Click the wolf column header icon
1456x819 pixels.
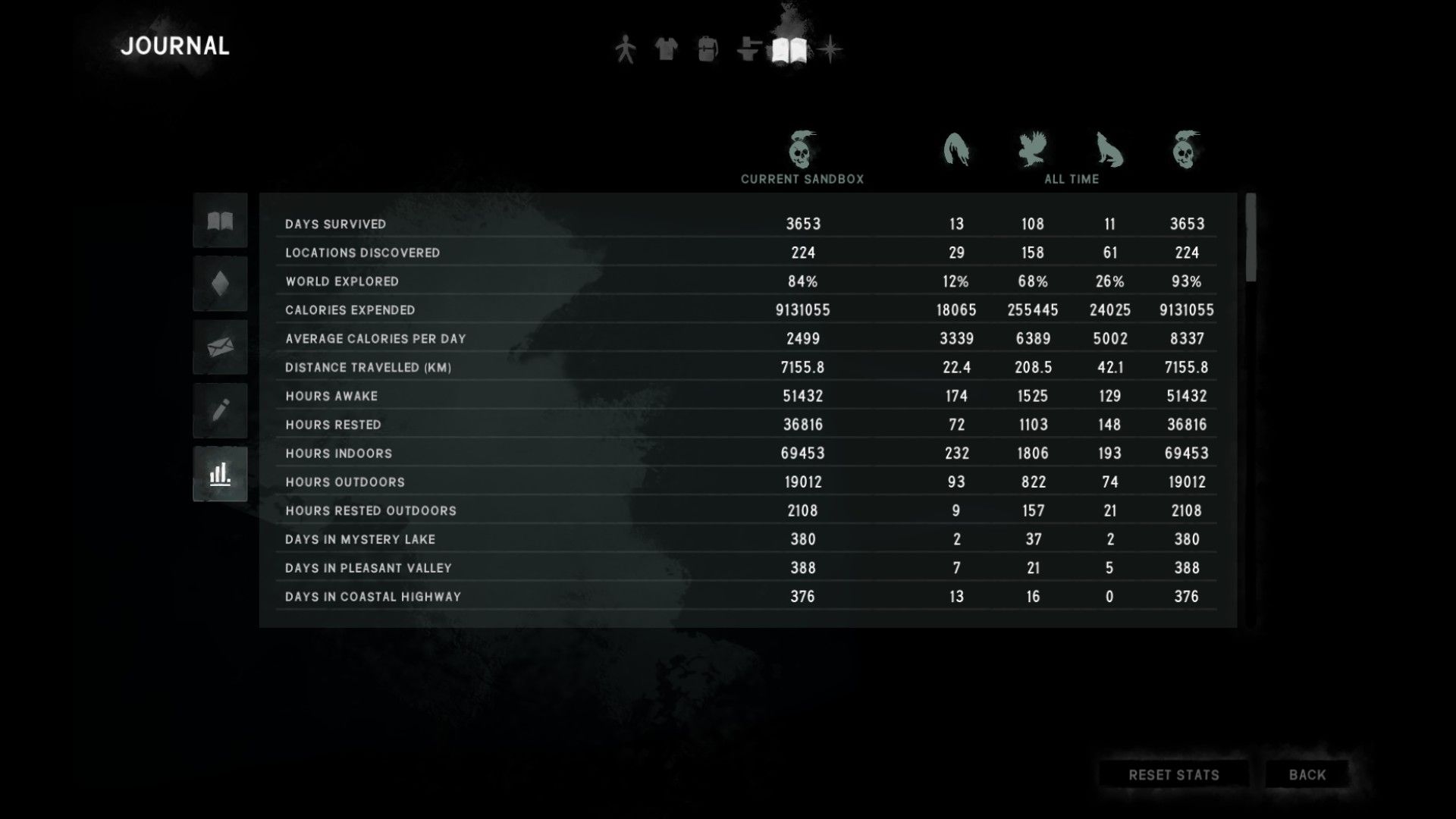(1109, 150)
